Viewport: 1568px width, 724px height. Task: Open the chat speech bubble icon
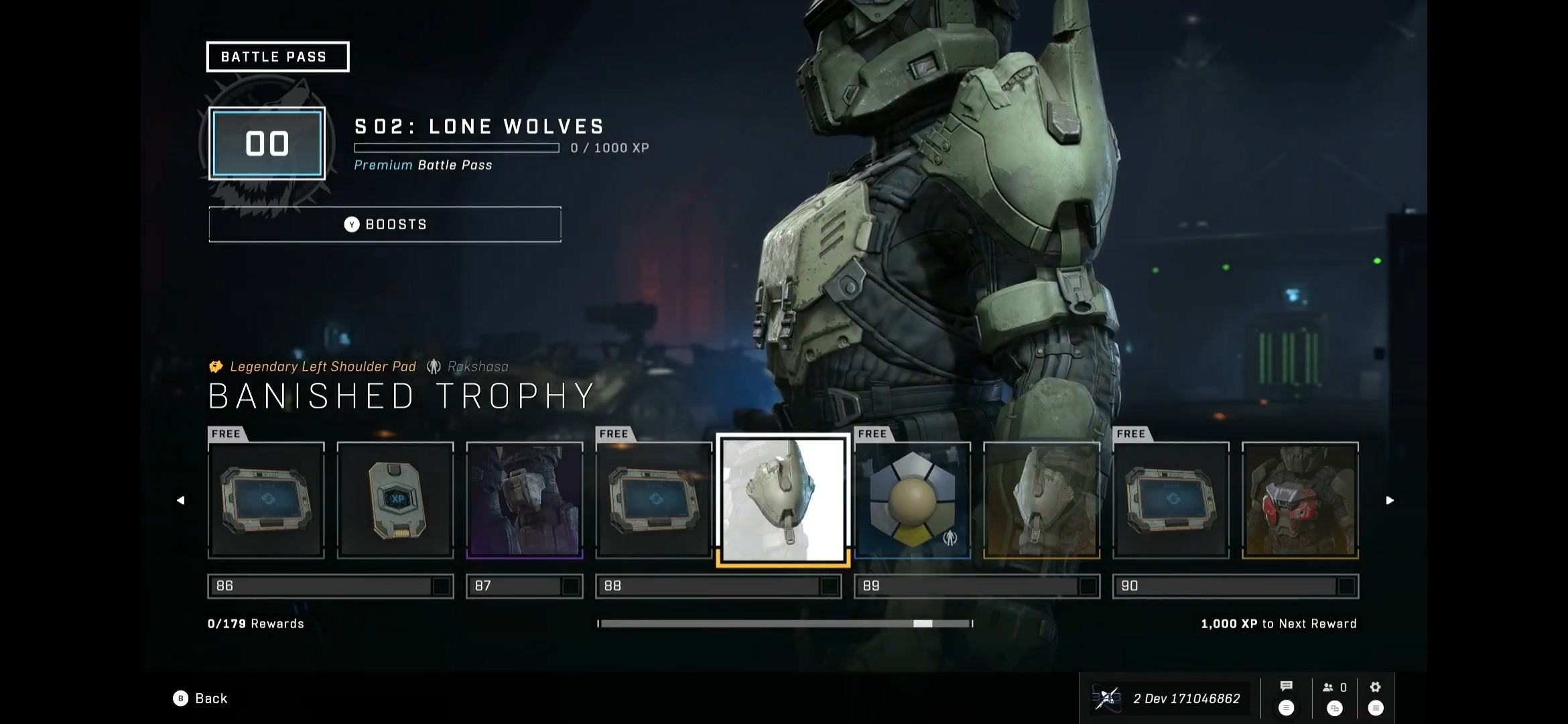click(1286, 686)
